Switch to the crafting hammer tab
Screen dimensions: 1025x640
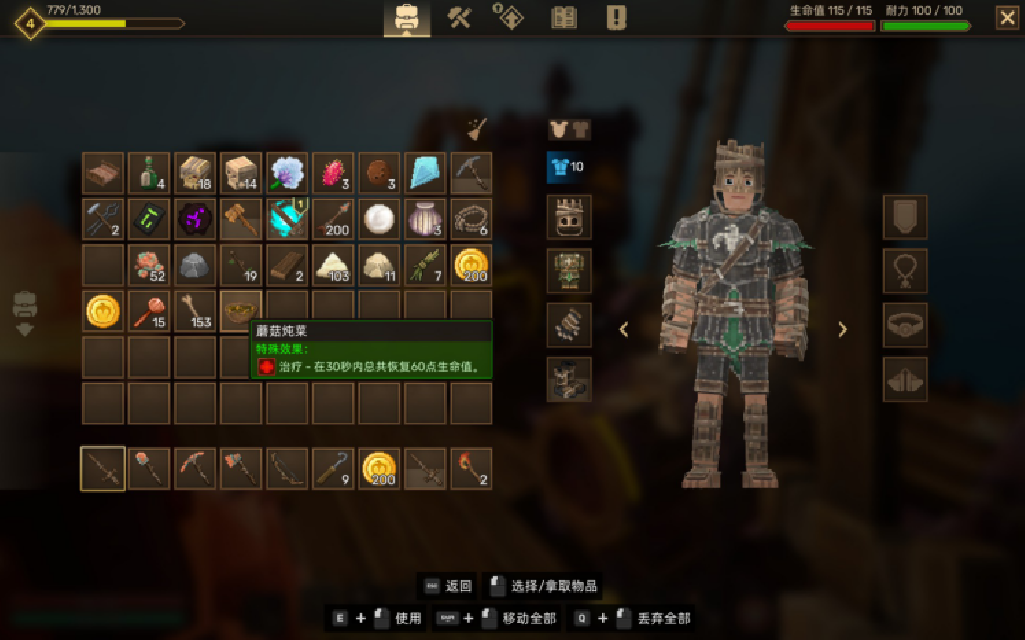tap(459, 17)
